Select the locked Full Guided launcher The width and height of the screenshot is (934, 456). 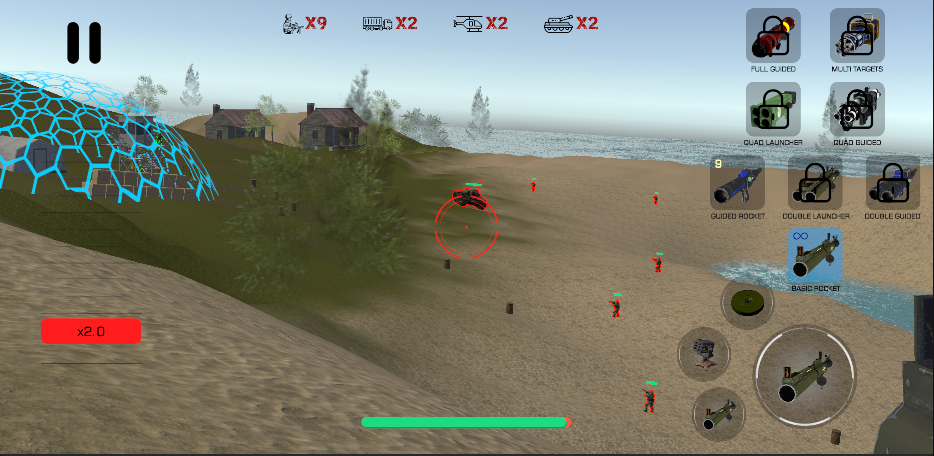(x=773, y=35)
